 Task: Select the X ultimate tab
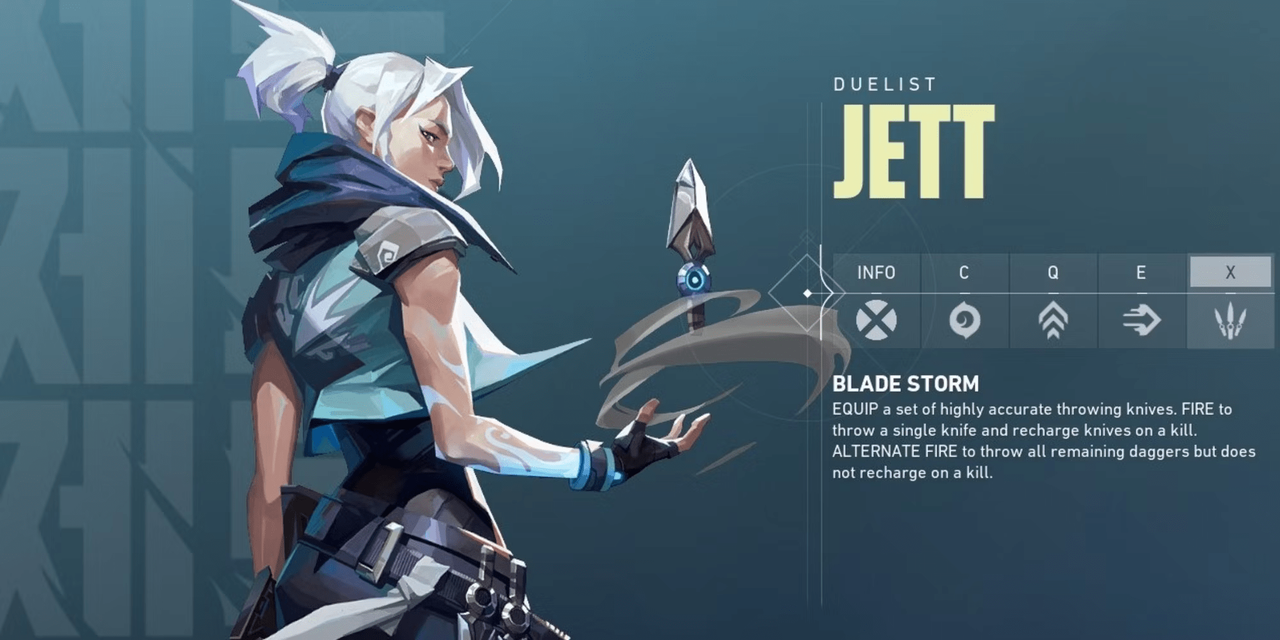point(1230,272)
